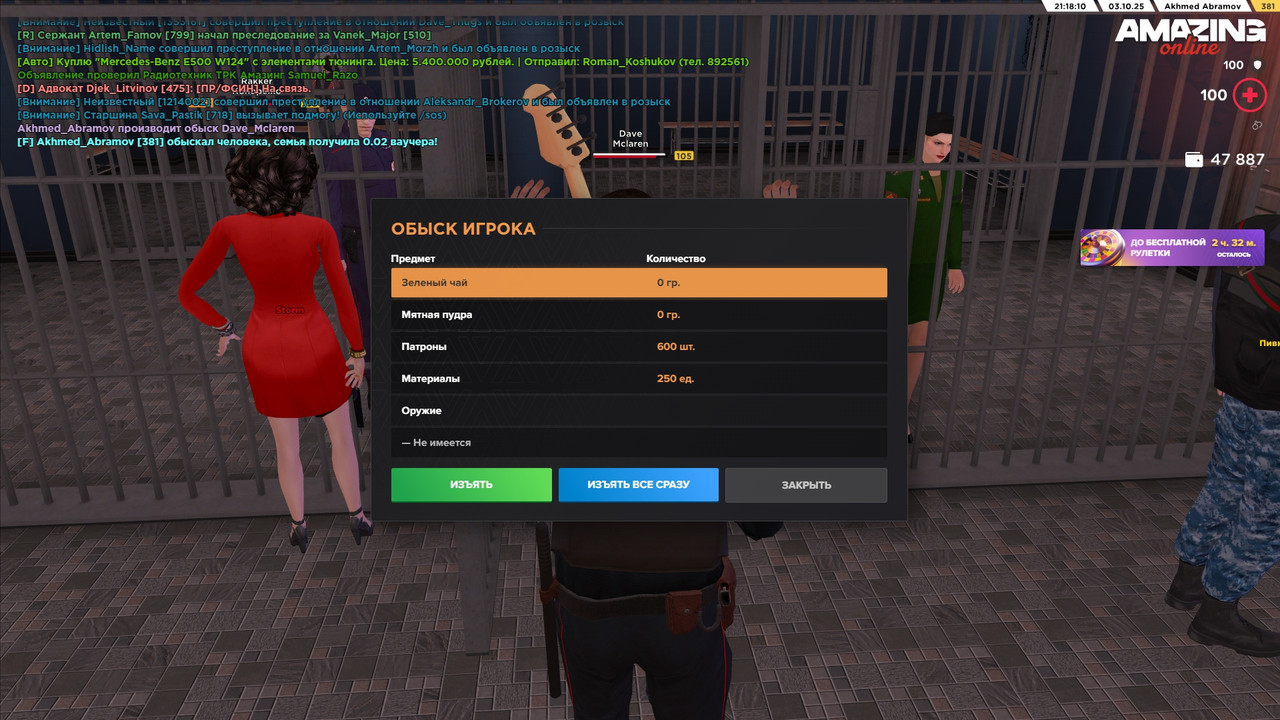Select the Зеленый чай row

[x=638, y=283]
